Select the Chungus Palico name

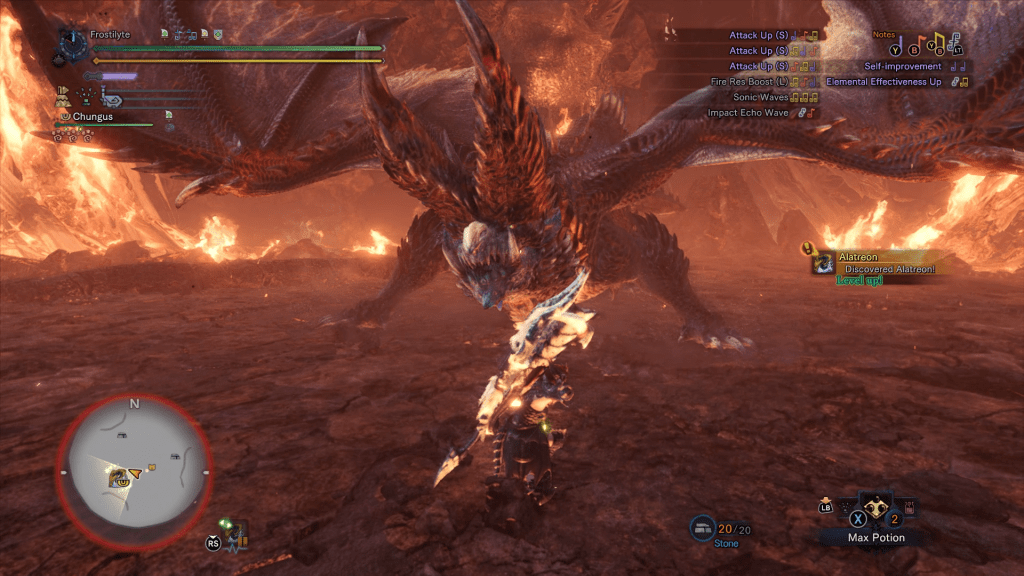(92, 116)
